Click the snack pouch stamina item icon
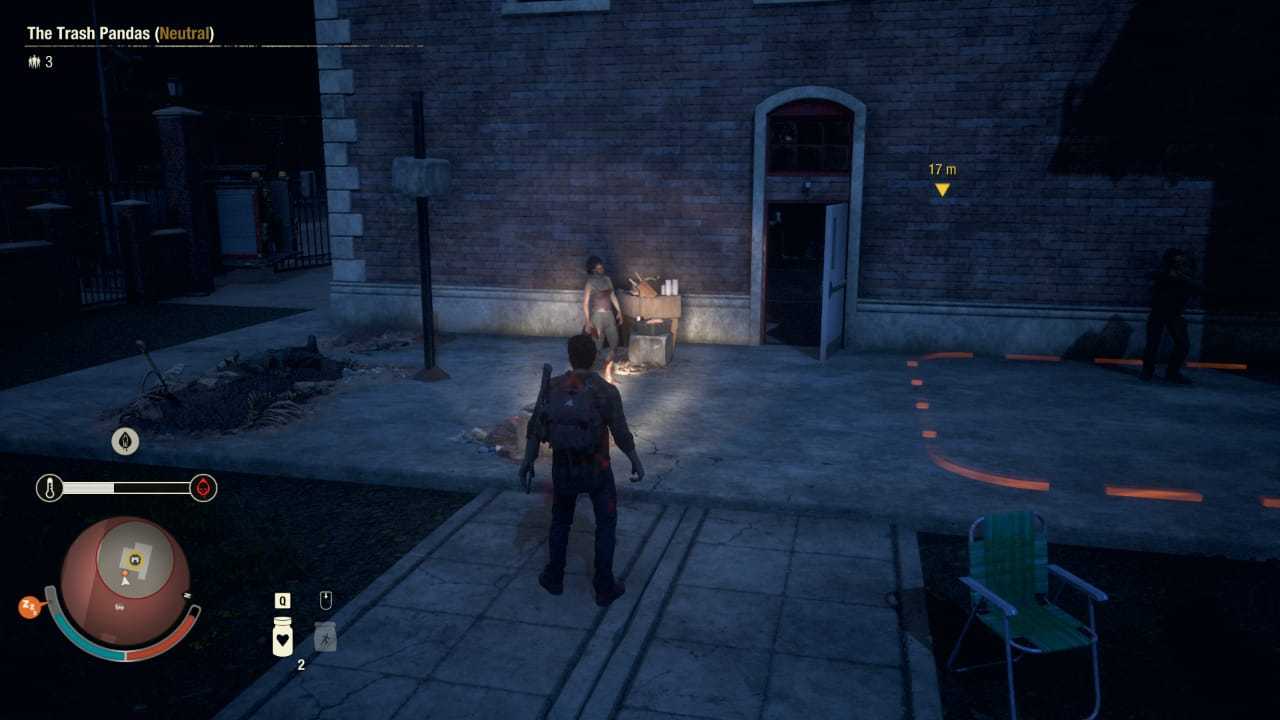Image resolution: width=1280 pixels, height=720 pixels. click(325, 636)
